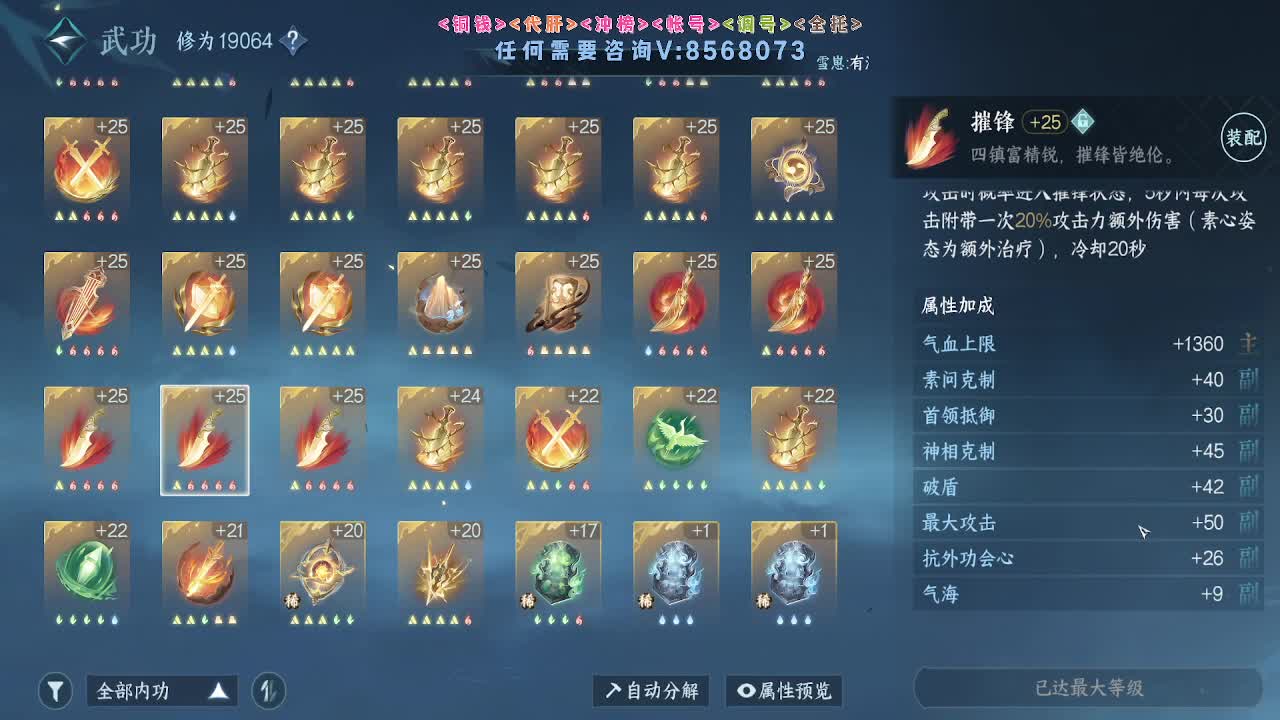Select the green phoenix skill icon

coord(676,437)
